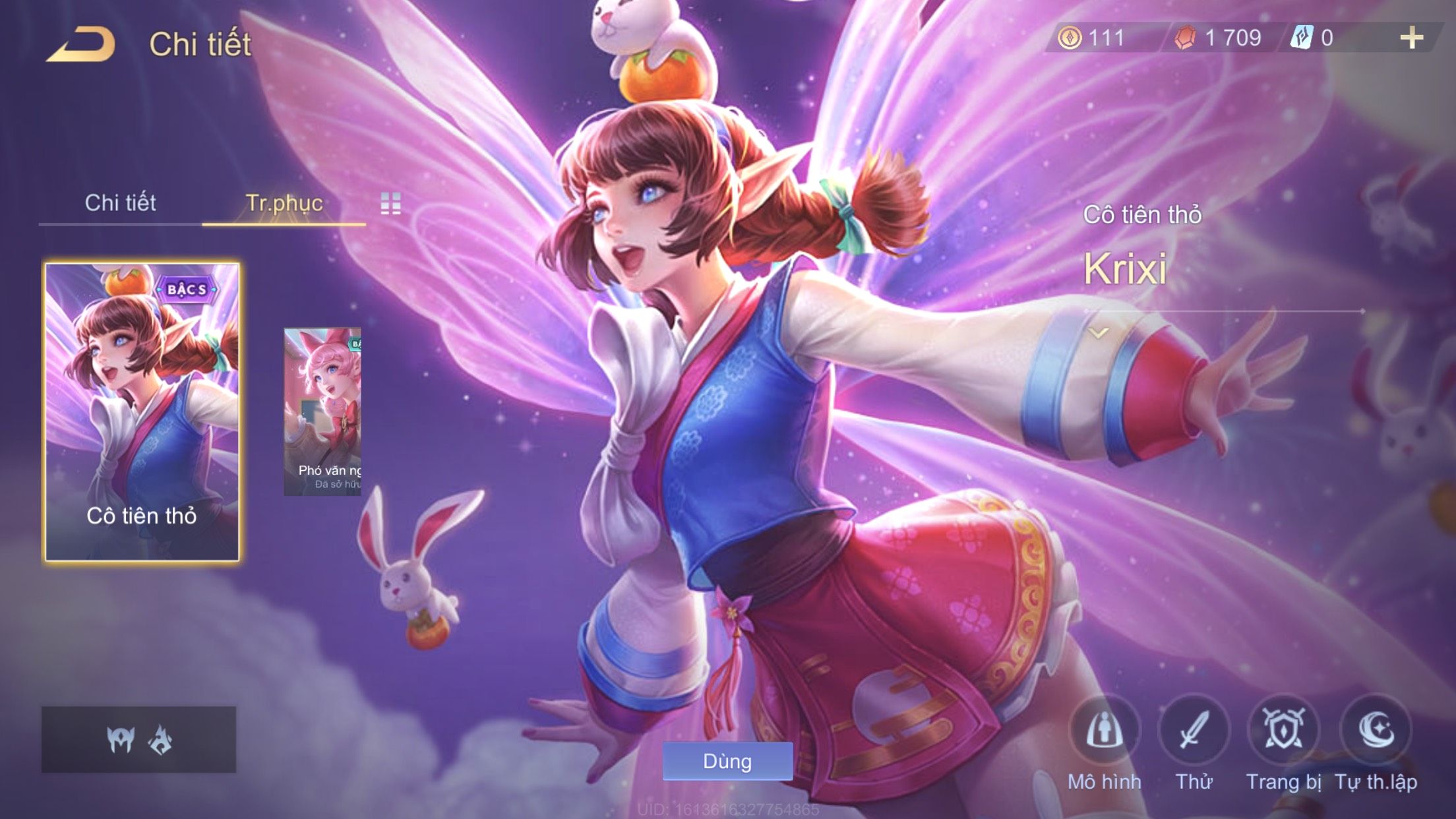Click the Dùng button to equip skin
The width and height of the screenshot is (1456, 819).
coord(727,761)
